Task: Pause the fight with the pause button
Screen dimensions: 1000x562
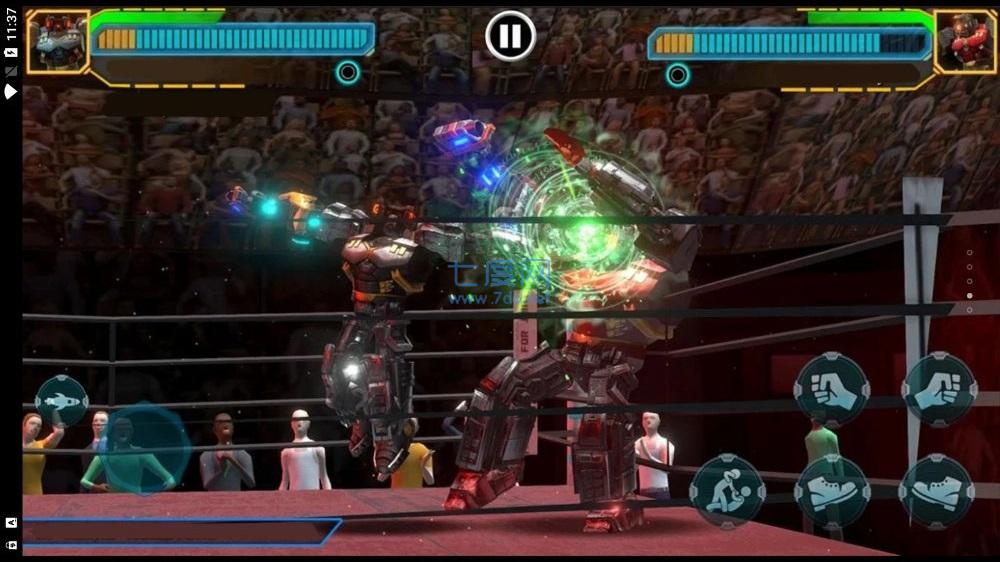Action: tap(510, 36)
